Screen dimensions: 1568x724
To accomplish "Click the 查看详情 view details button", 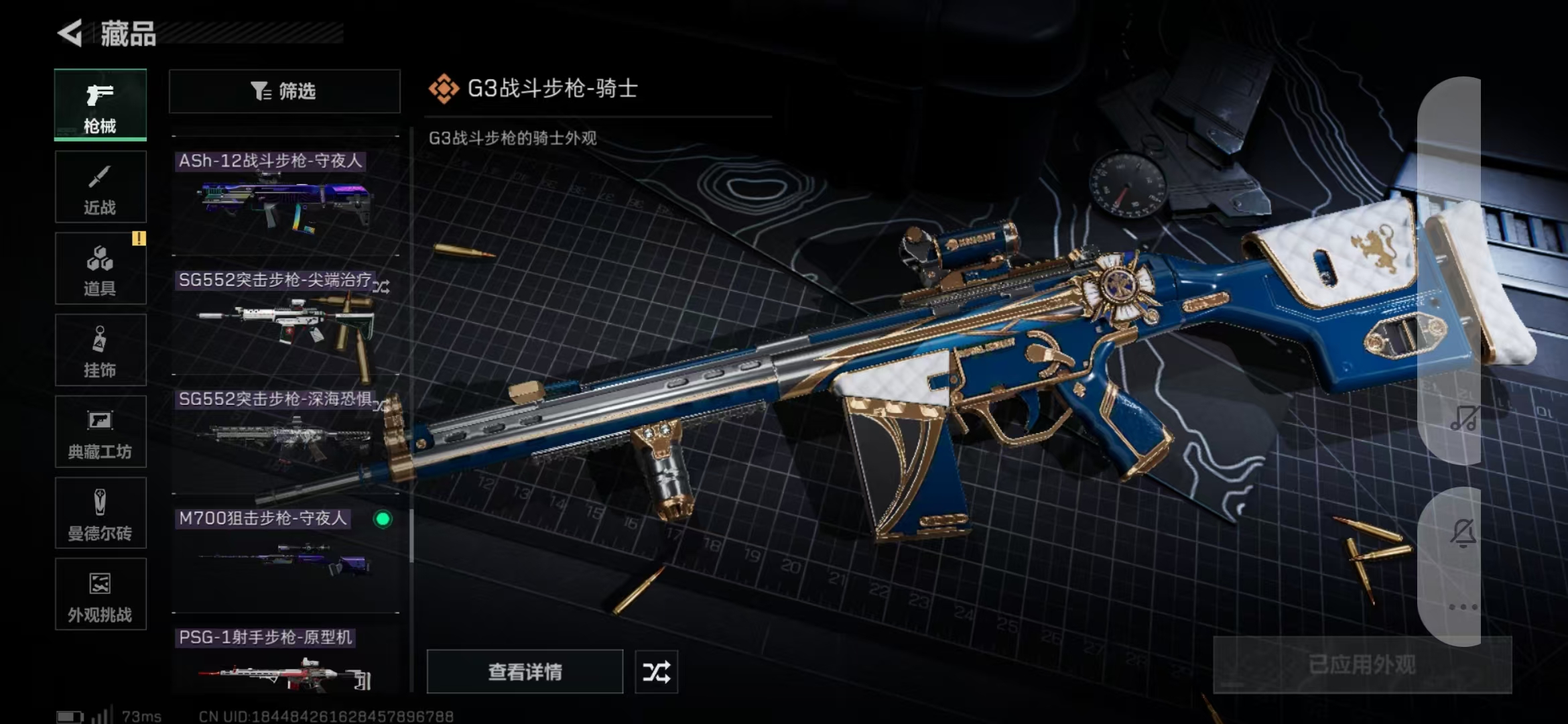I will pyautogui.click(x=525, y=671).
